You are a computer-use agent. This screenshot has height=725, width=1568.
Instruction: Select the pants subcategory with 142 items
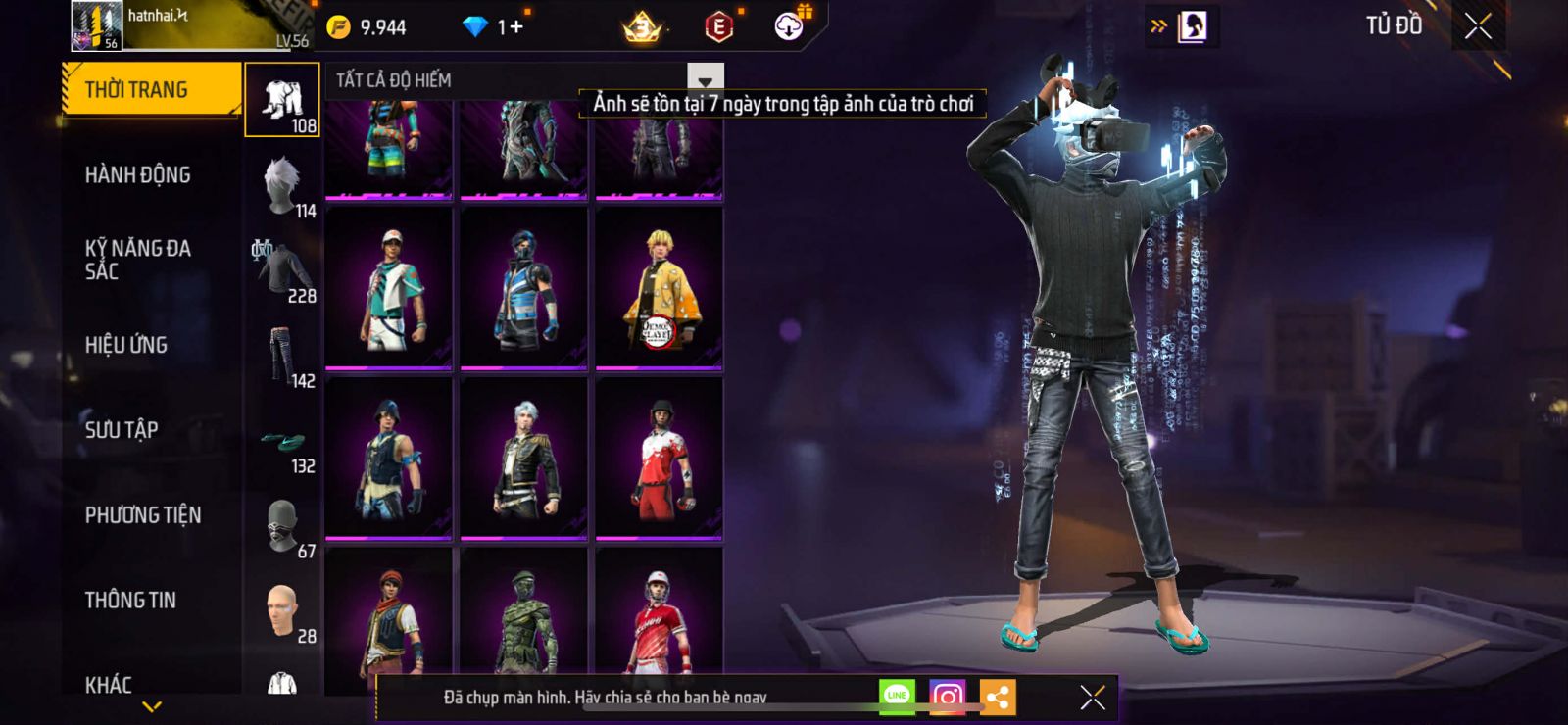point(282,359)
